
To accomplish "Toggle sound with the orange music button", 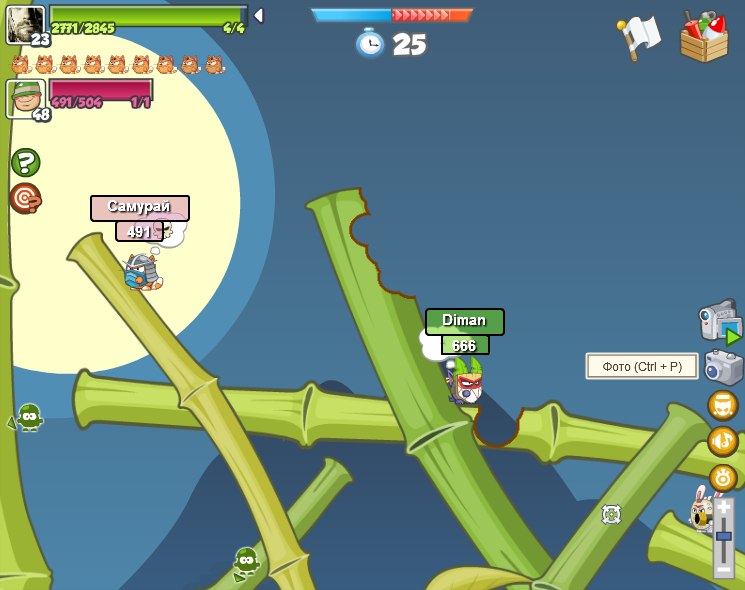I will point(722,441).
